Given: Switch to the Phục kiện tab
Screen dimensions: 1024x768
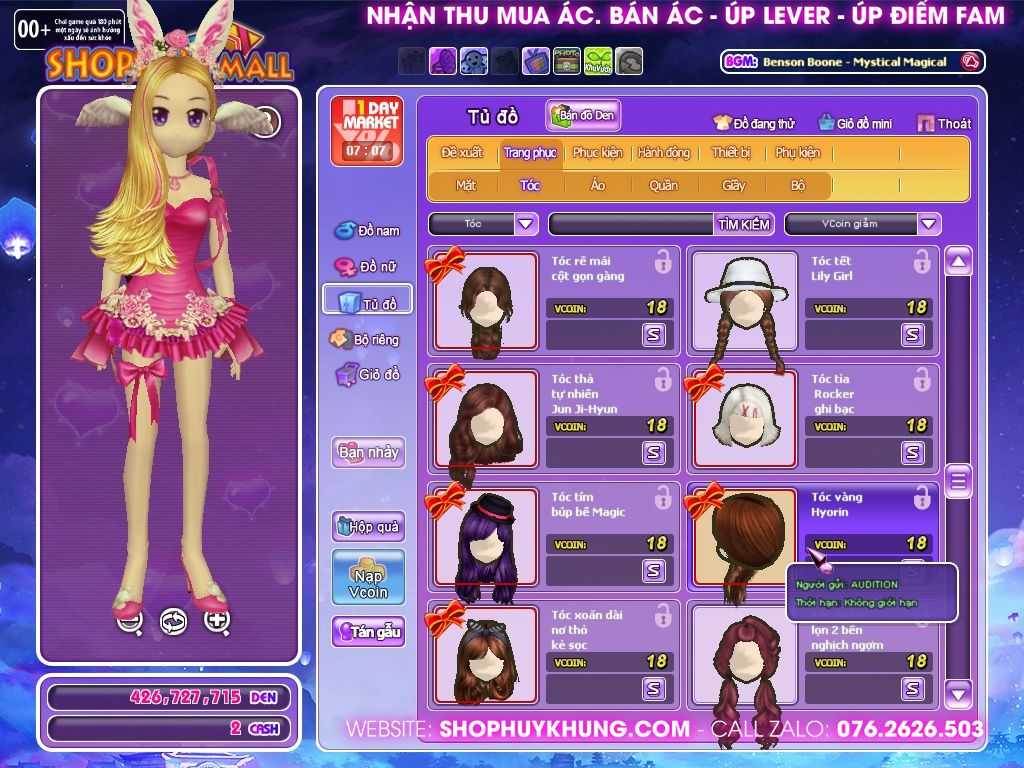Looking at the screenshot, I should (x=597, y=153).
